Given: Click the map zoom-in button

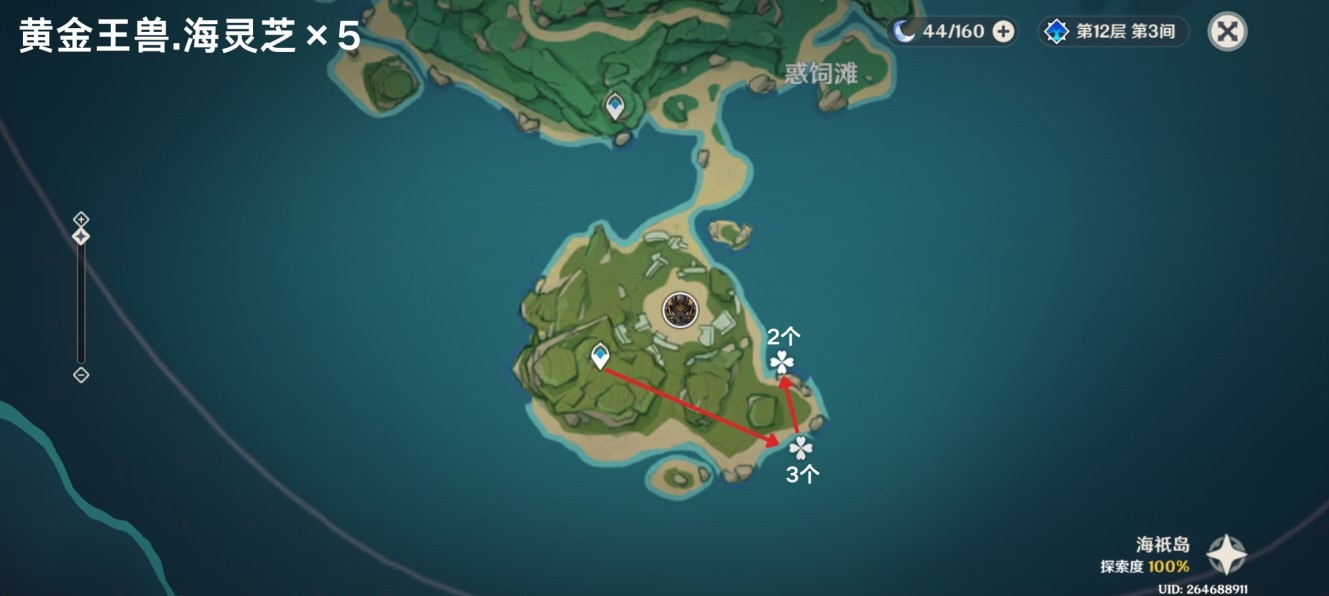Looking at the screenshot, I should [x=81, y=219].
